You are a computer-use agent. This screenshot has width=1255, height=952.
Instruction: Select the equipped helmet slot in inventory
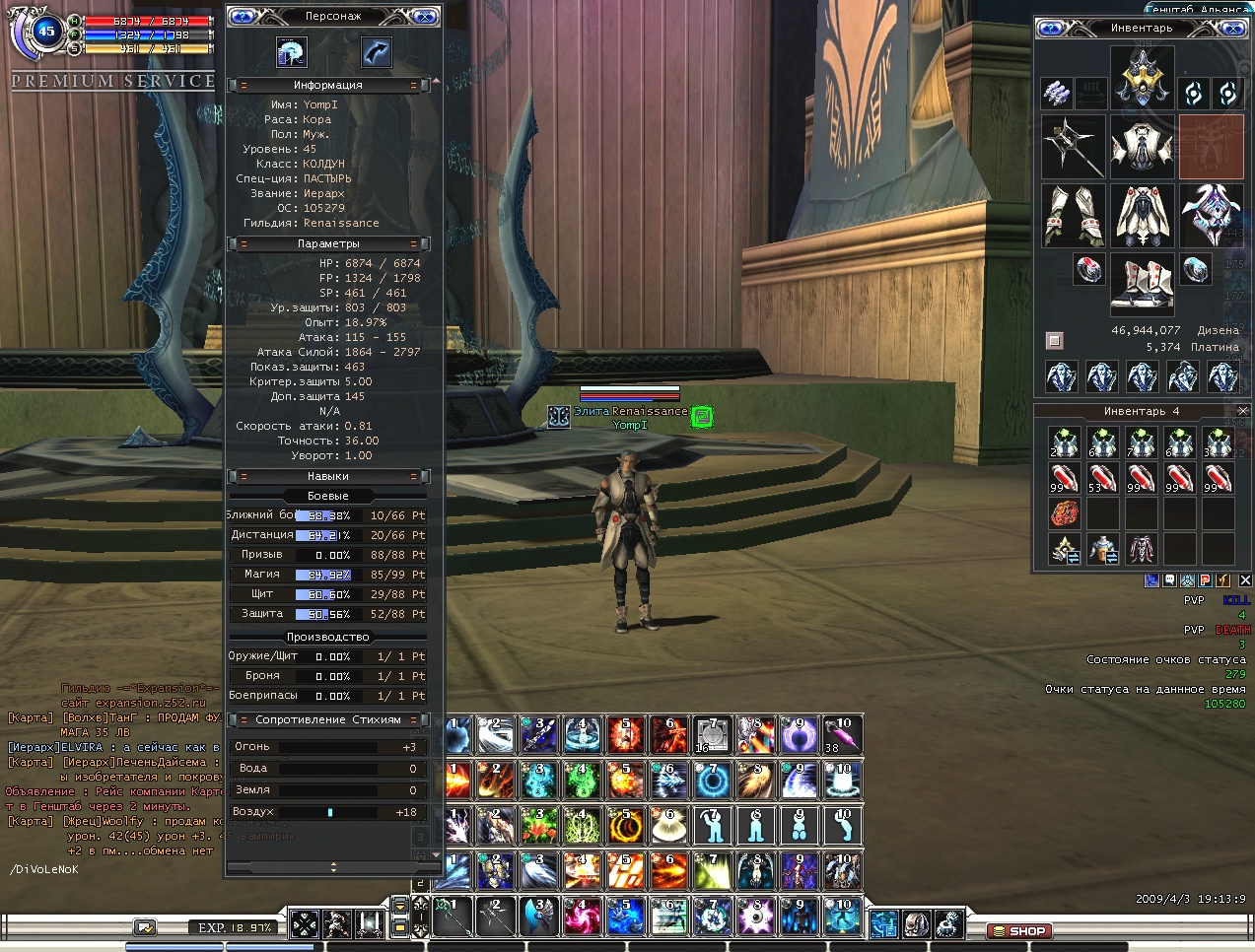[1142, 78]
